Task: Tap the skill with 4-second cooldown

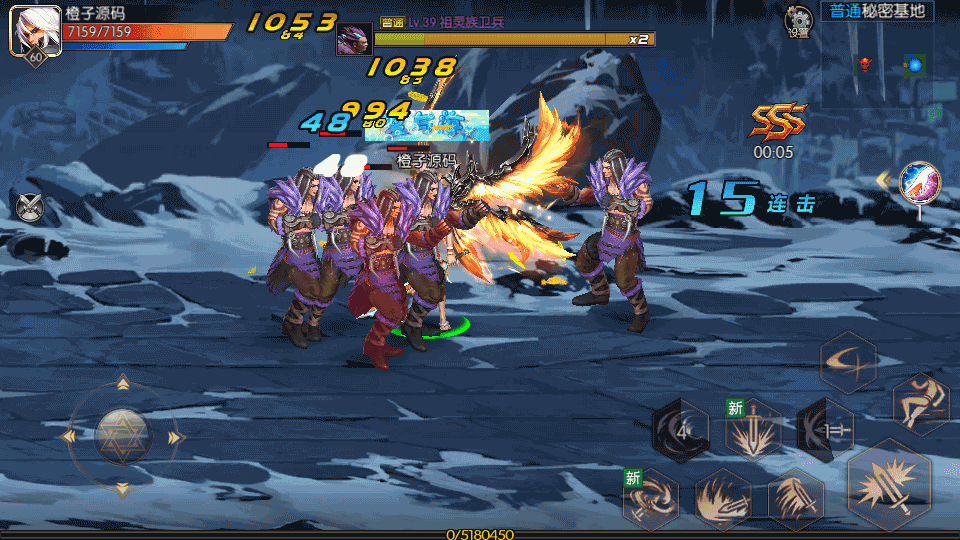Action: (682, 431)
